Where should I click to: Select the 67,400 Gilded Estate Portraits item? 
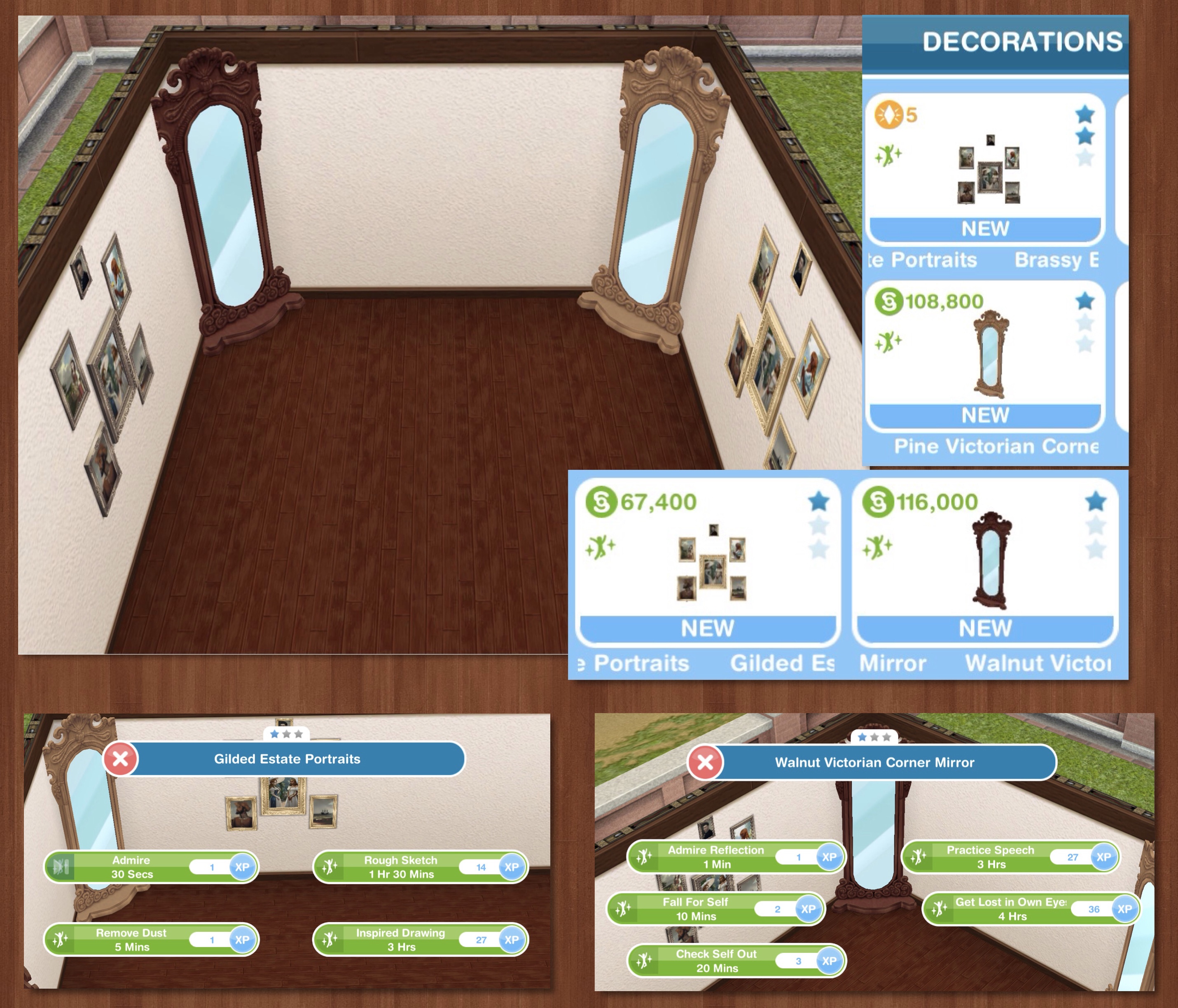[707, 562]
